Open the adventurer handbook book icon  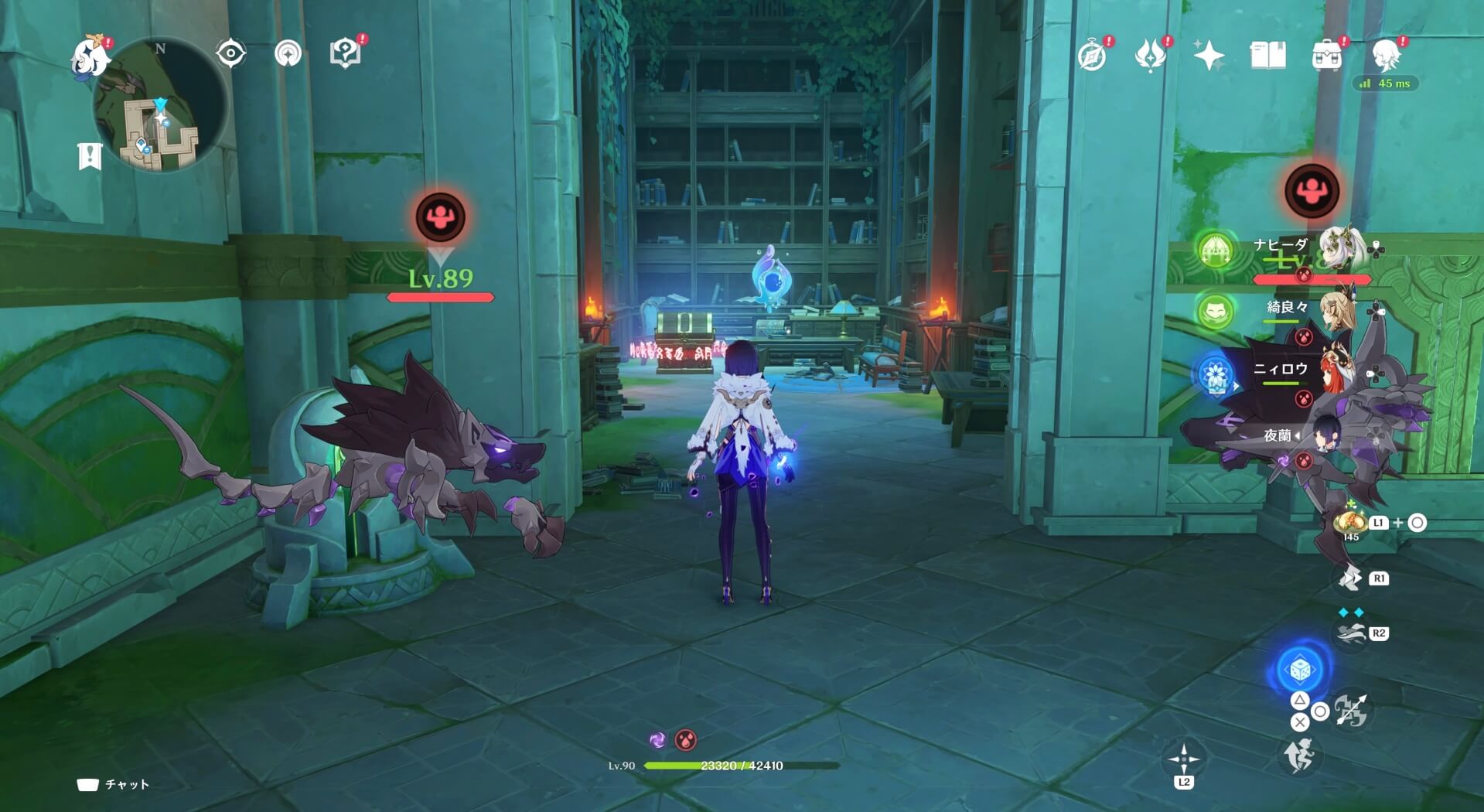1267,56
